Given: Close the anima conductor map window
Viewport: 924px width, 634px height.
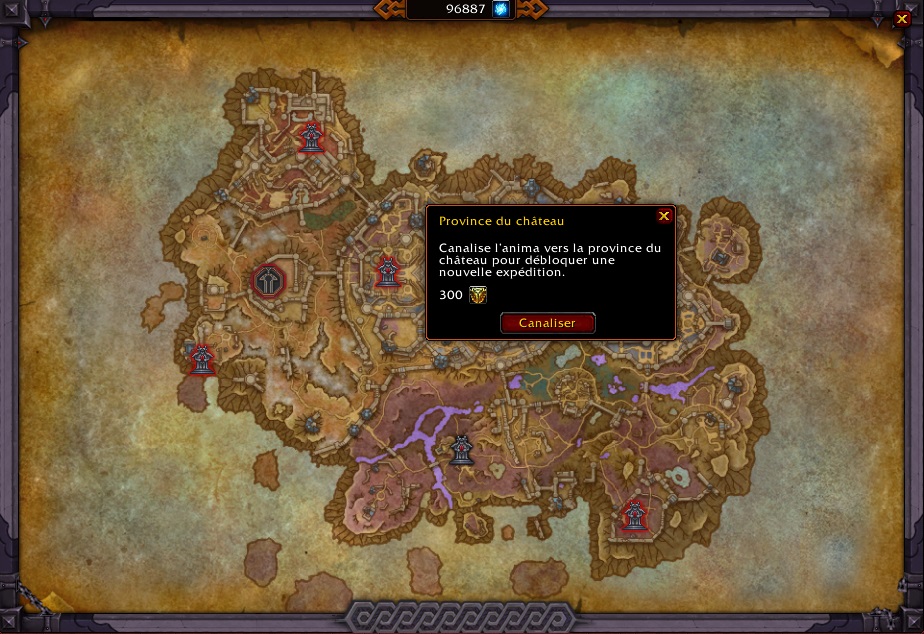Looking at the screenshot, I should tap(901, 19).
